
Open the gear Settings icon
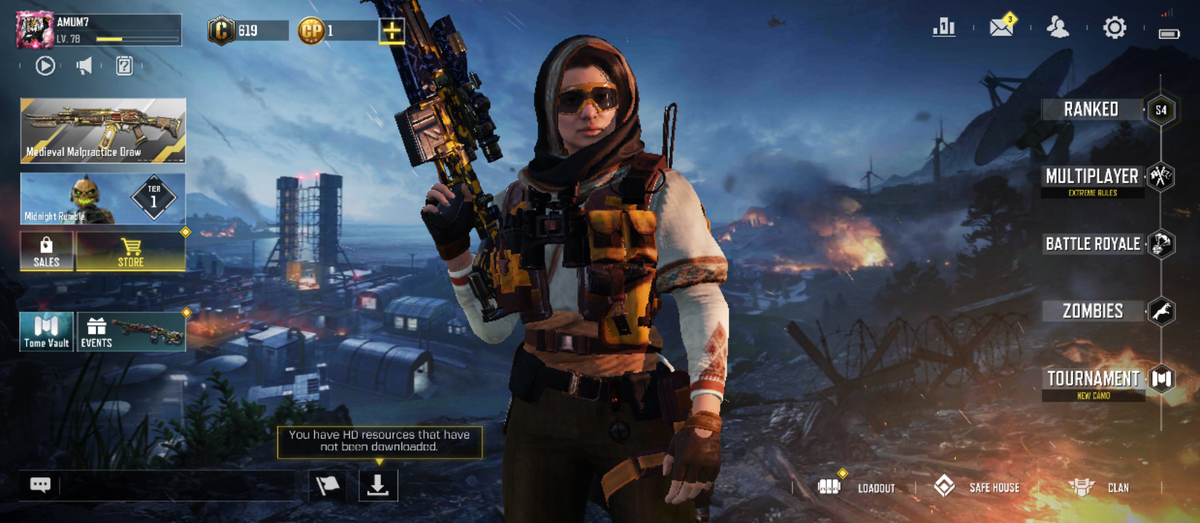tap(1114, 28)
